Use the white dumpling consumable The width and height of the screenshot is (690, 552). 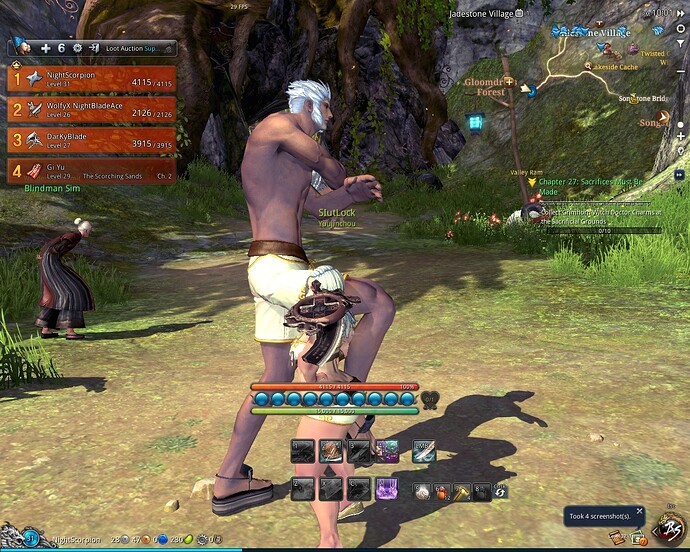point(424,491)
